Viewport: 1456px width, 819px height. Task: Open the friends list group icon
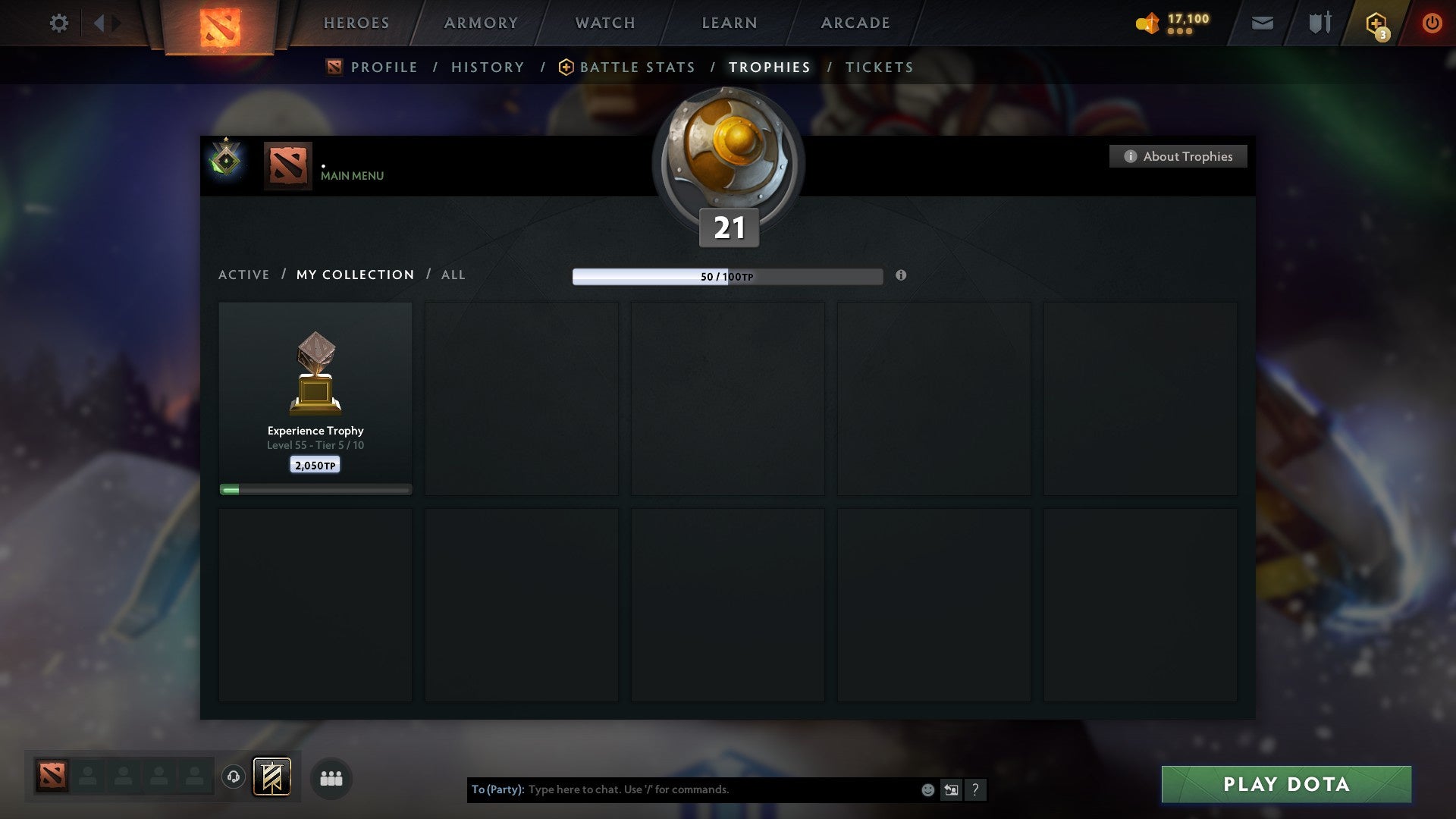[331, 778]
